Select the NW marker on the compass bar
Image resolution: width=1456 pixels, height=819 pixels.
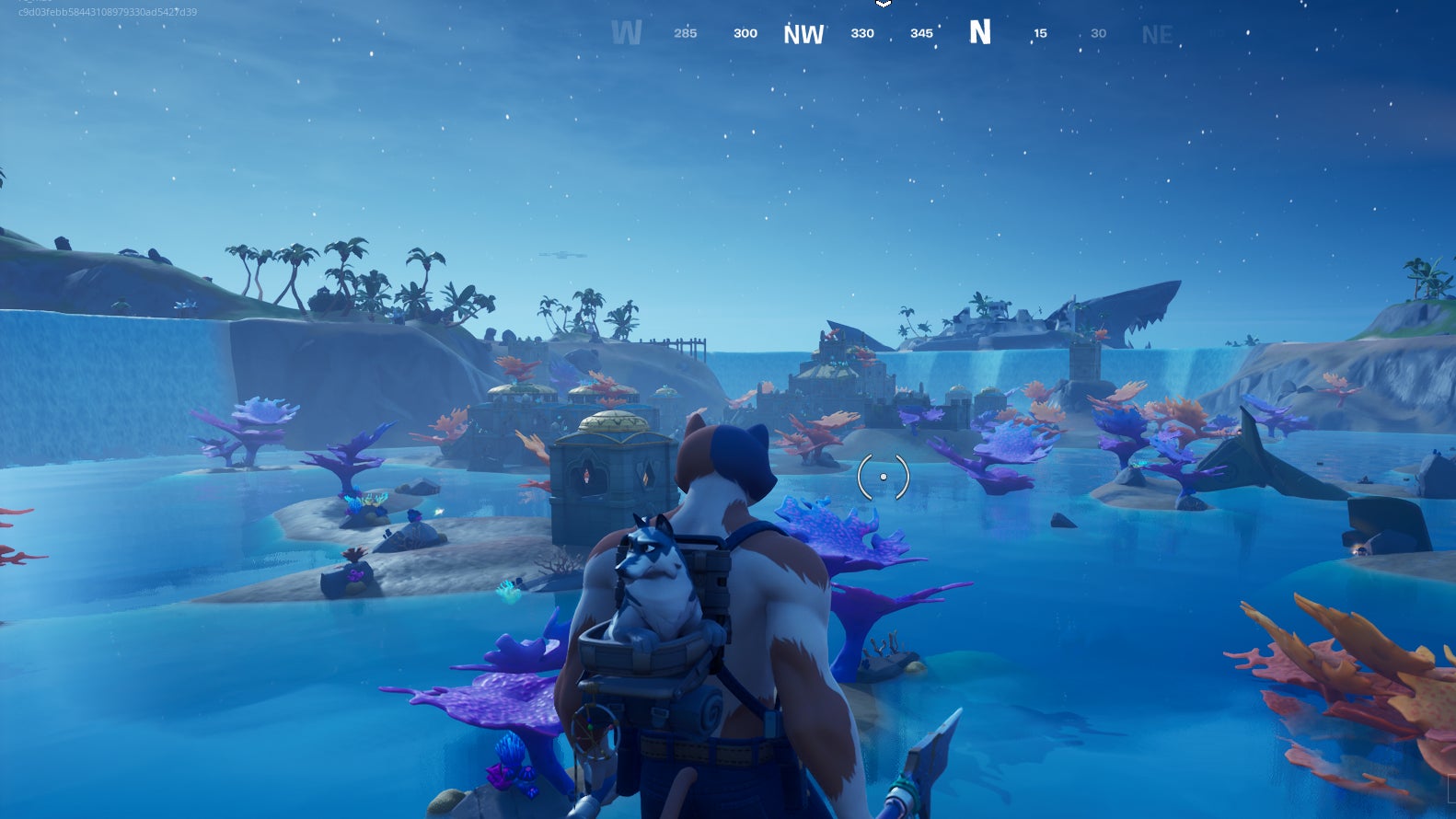(x=804, y=34)
